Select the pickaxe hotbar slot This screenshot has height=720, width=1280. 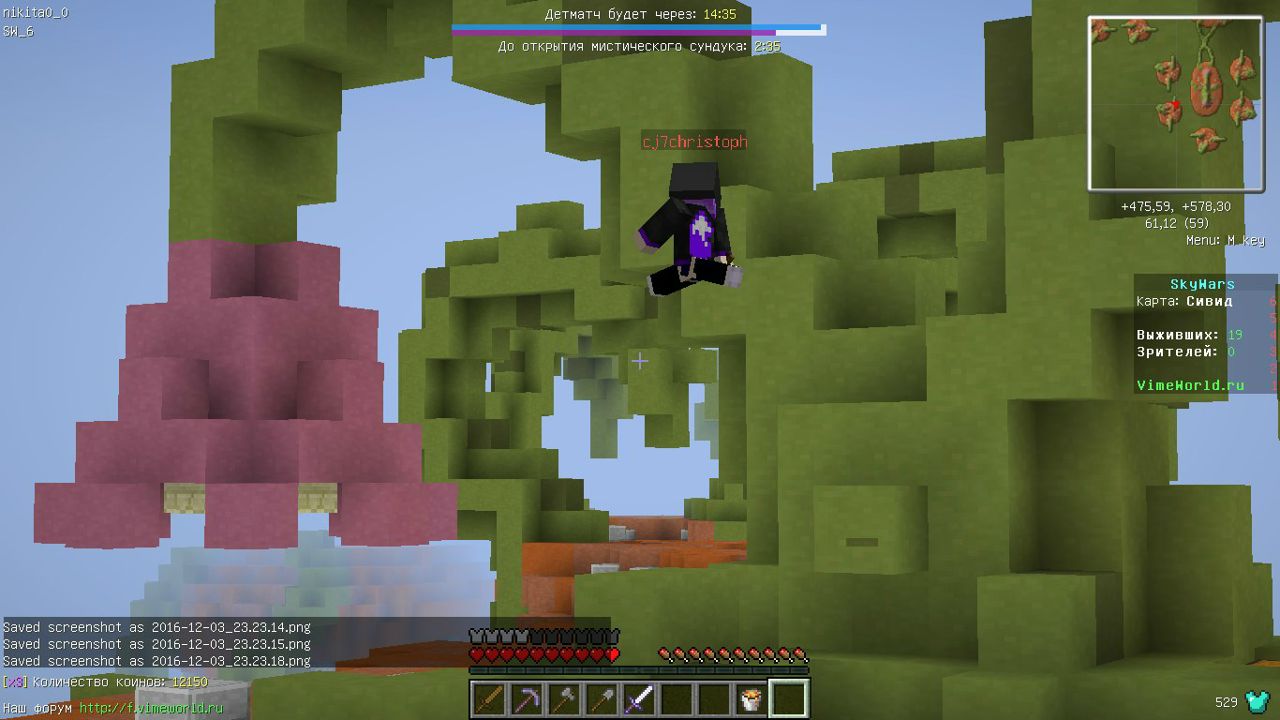point(526,699)
